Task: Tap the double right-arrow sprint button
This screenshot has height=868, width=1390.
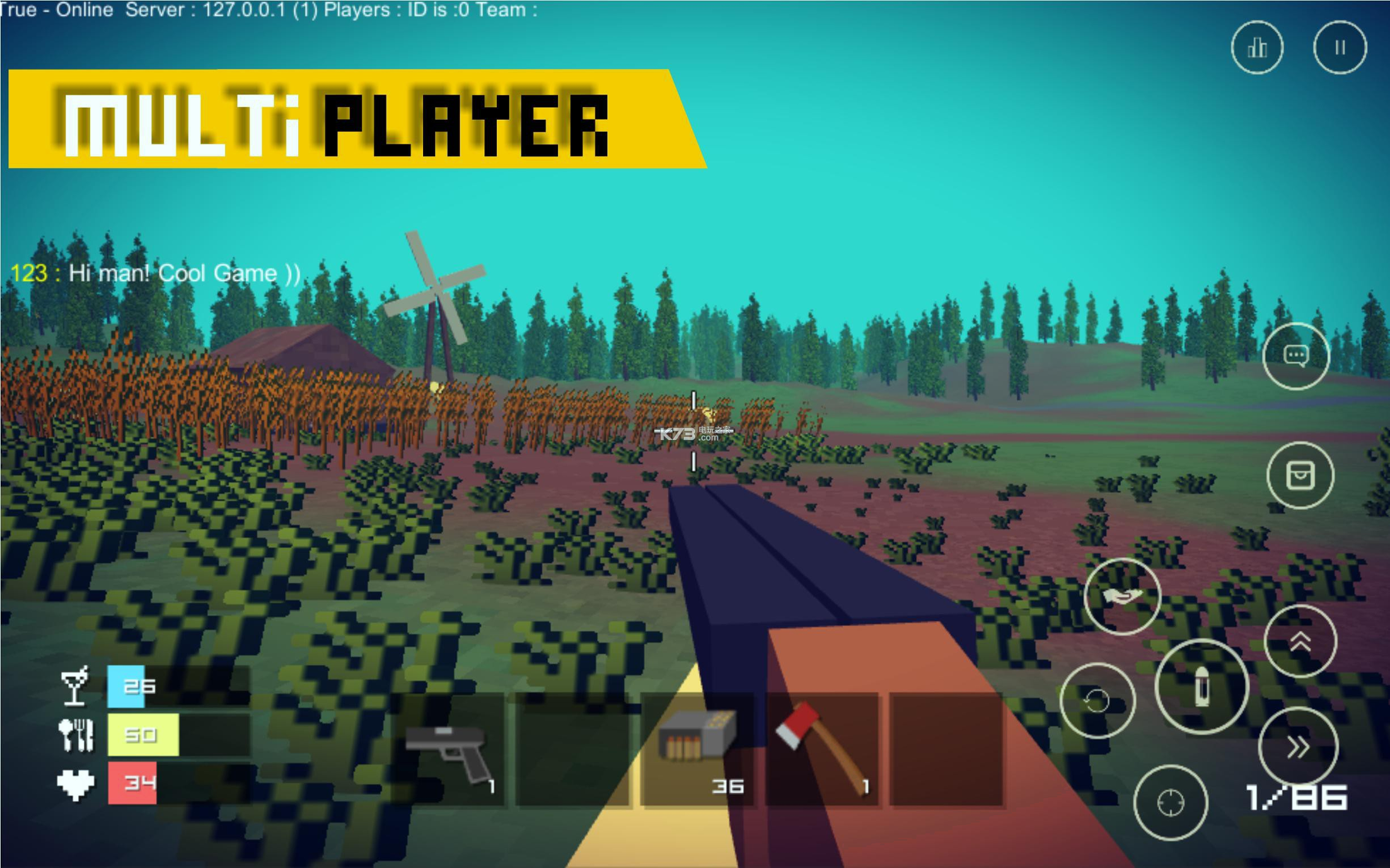Action: point(1297,747)
